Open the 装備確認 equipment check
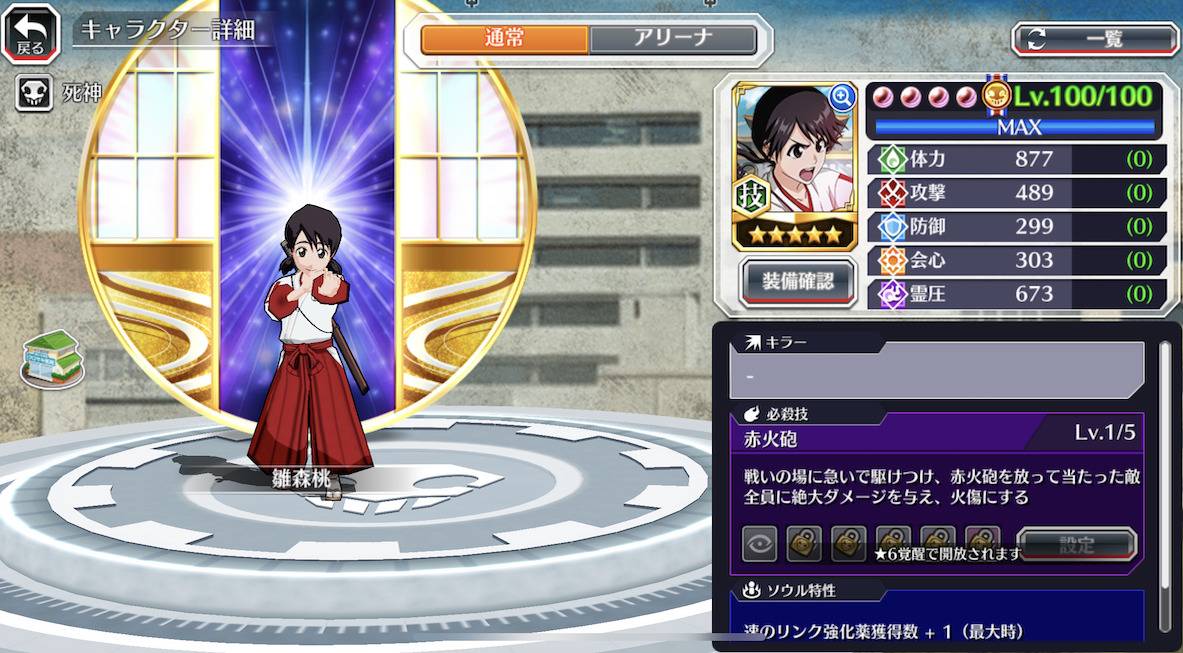The height and width of the screenshot is (653, 1183). coord(798,281)
